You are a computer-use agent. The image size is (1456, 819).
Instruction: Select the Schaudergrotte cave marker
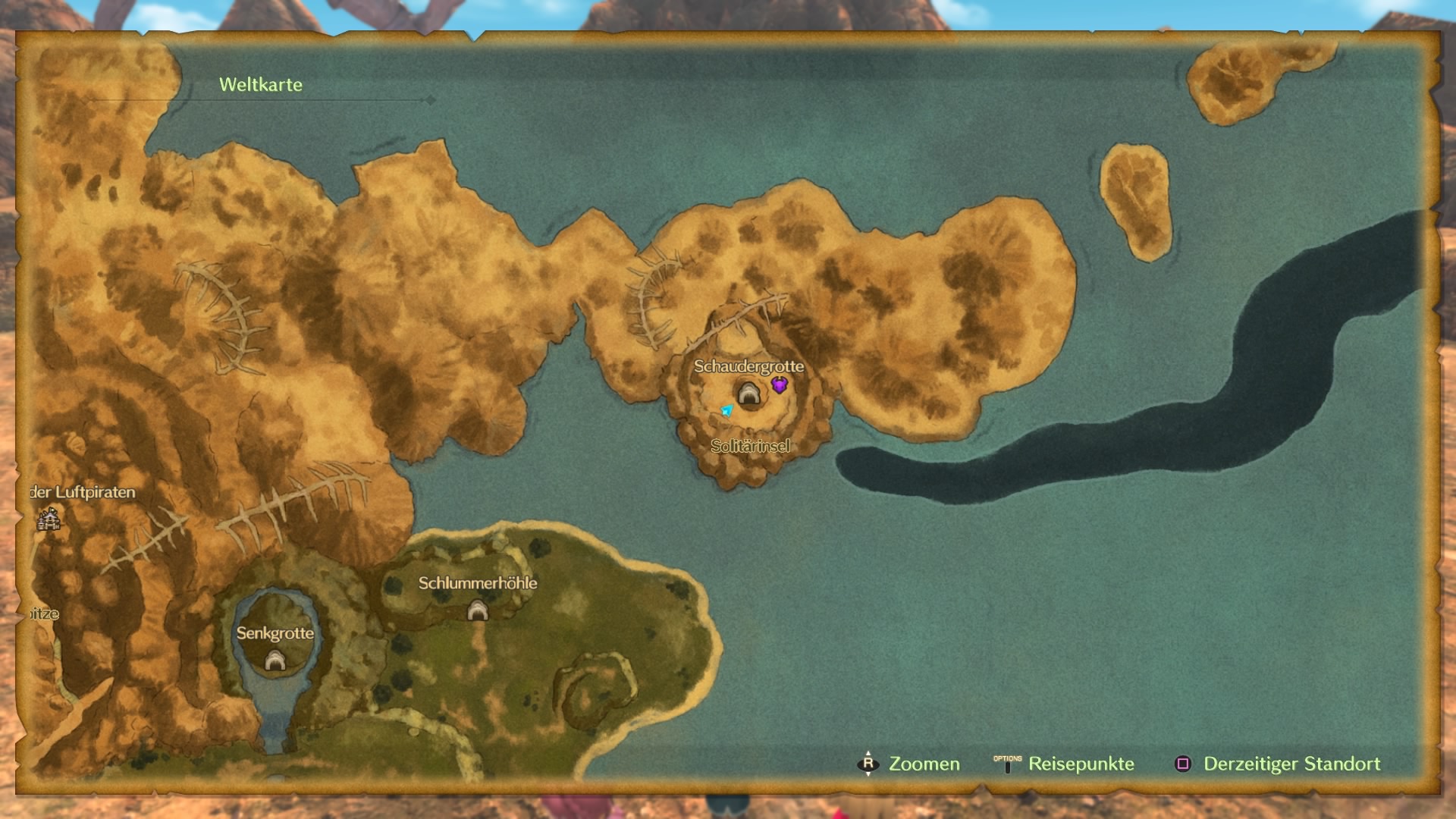point(748,393)
